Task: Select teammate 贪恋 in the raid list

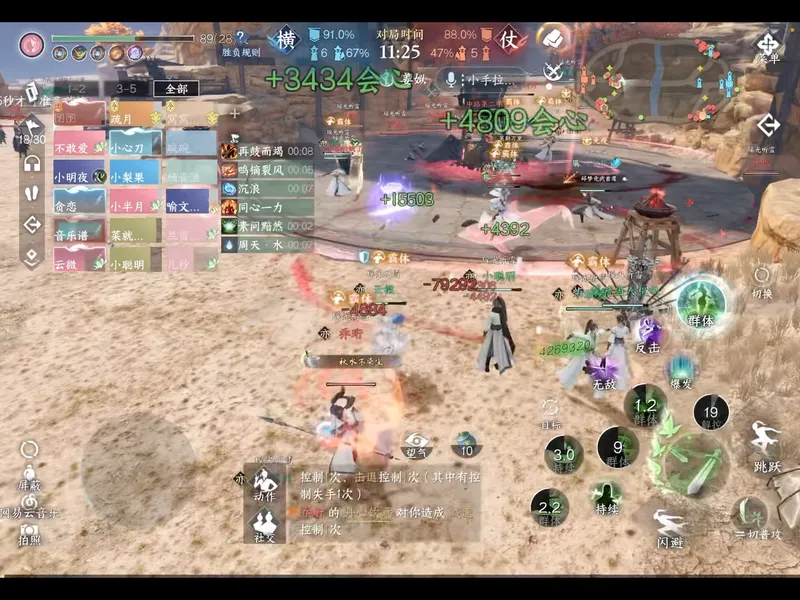Action: point(79,205)
